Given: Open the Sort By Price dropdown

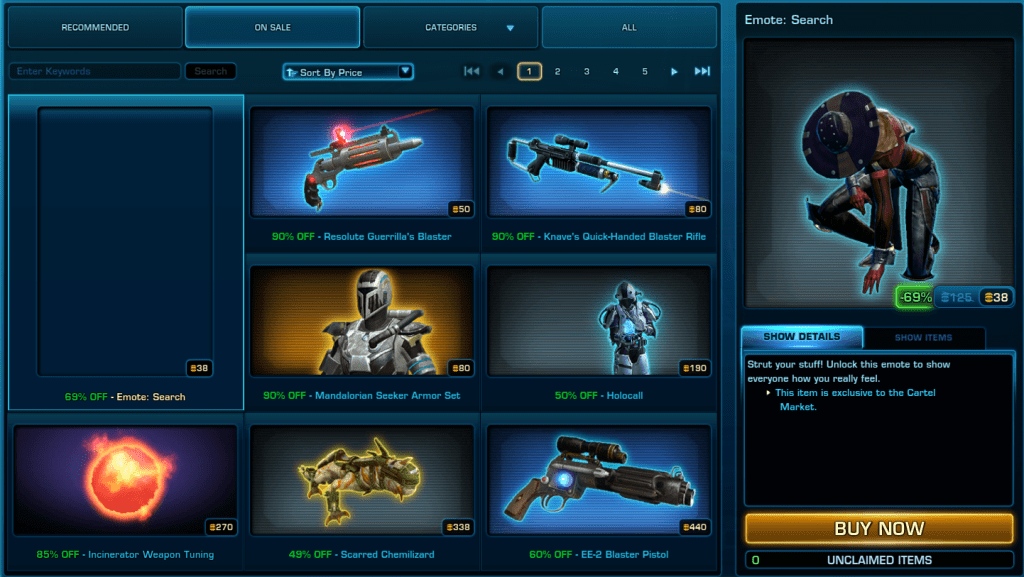Looking at the screenshot, I should point(348,72).
